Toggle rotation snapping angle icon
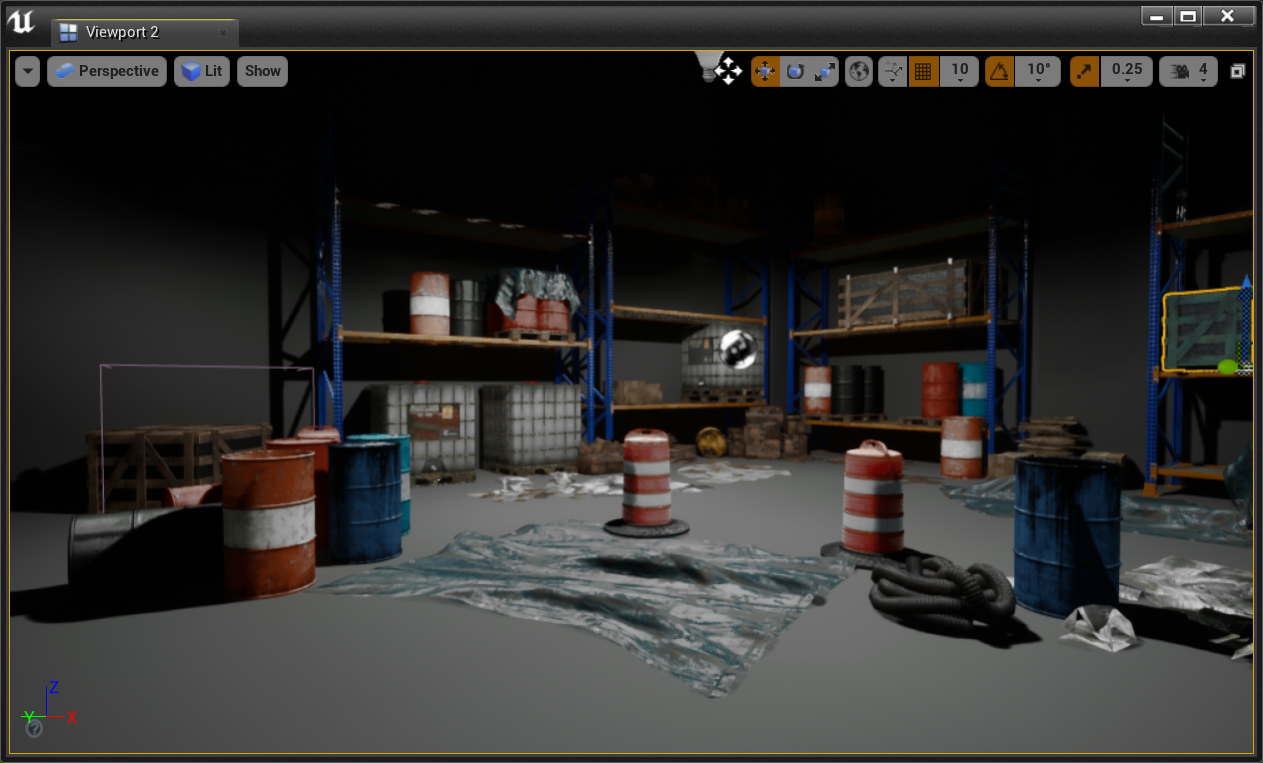 tap(999, 71)
